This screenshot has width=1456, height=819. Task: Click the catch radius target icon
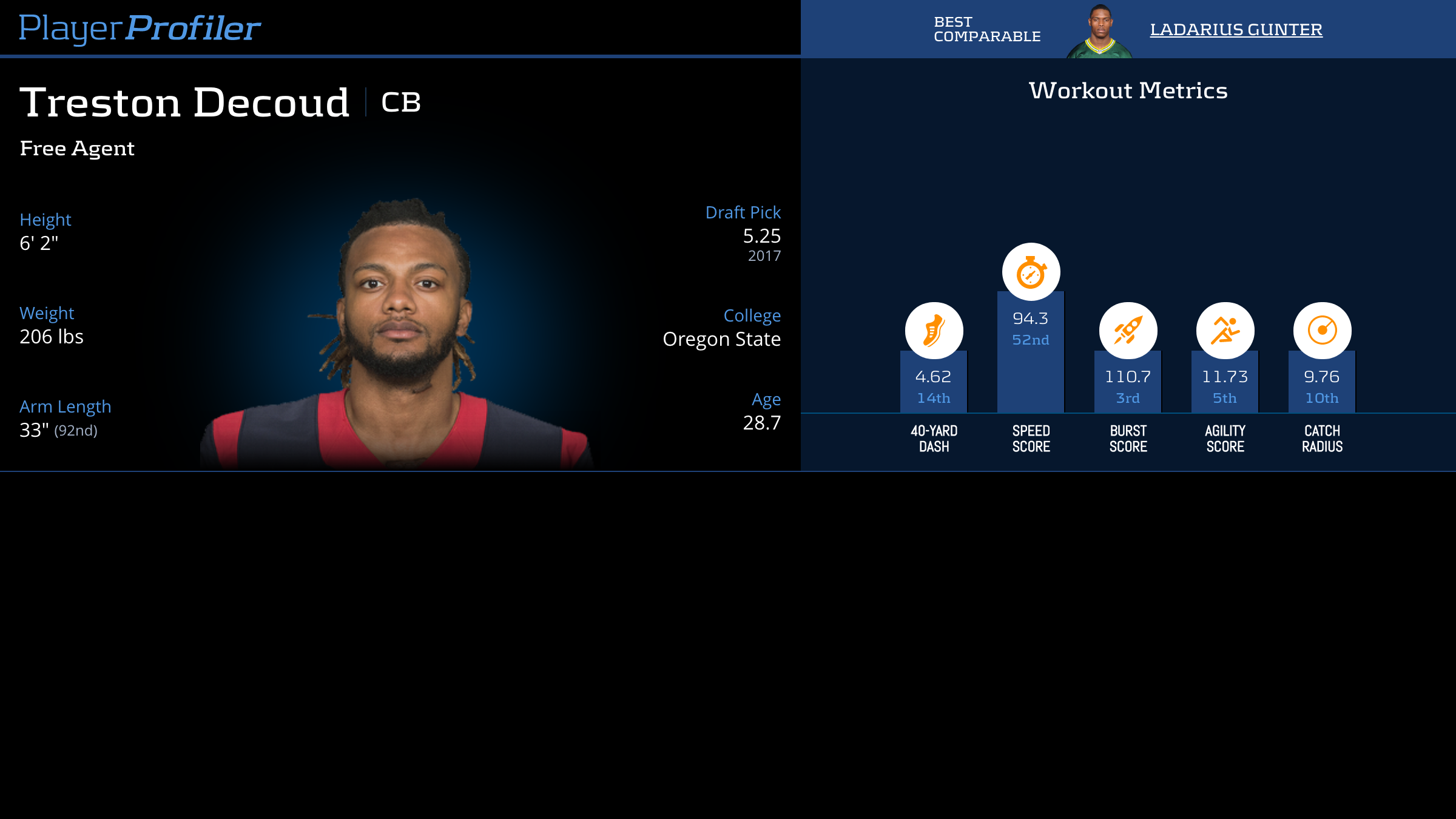[x=1322, y=331]
